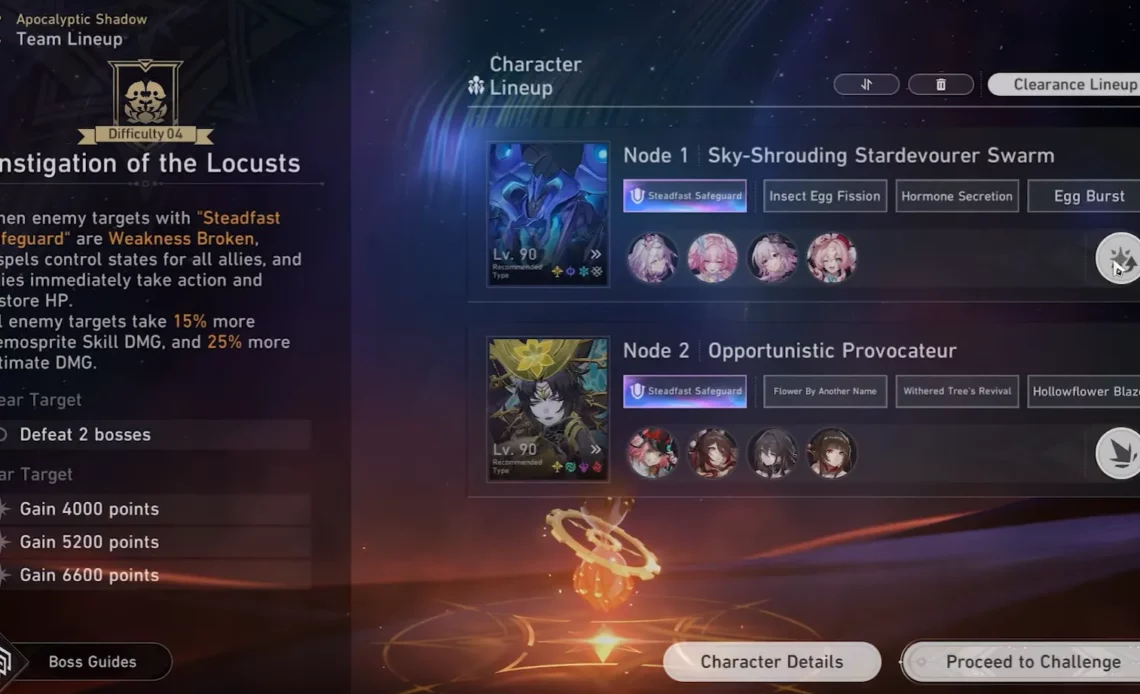View the Hollowflower Blaze trait
The image size is (1140, 694).
1085,391
